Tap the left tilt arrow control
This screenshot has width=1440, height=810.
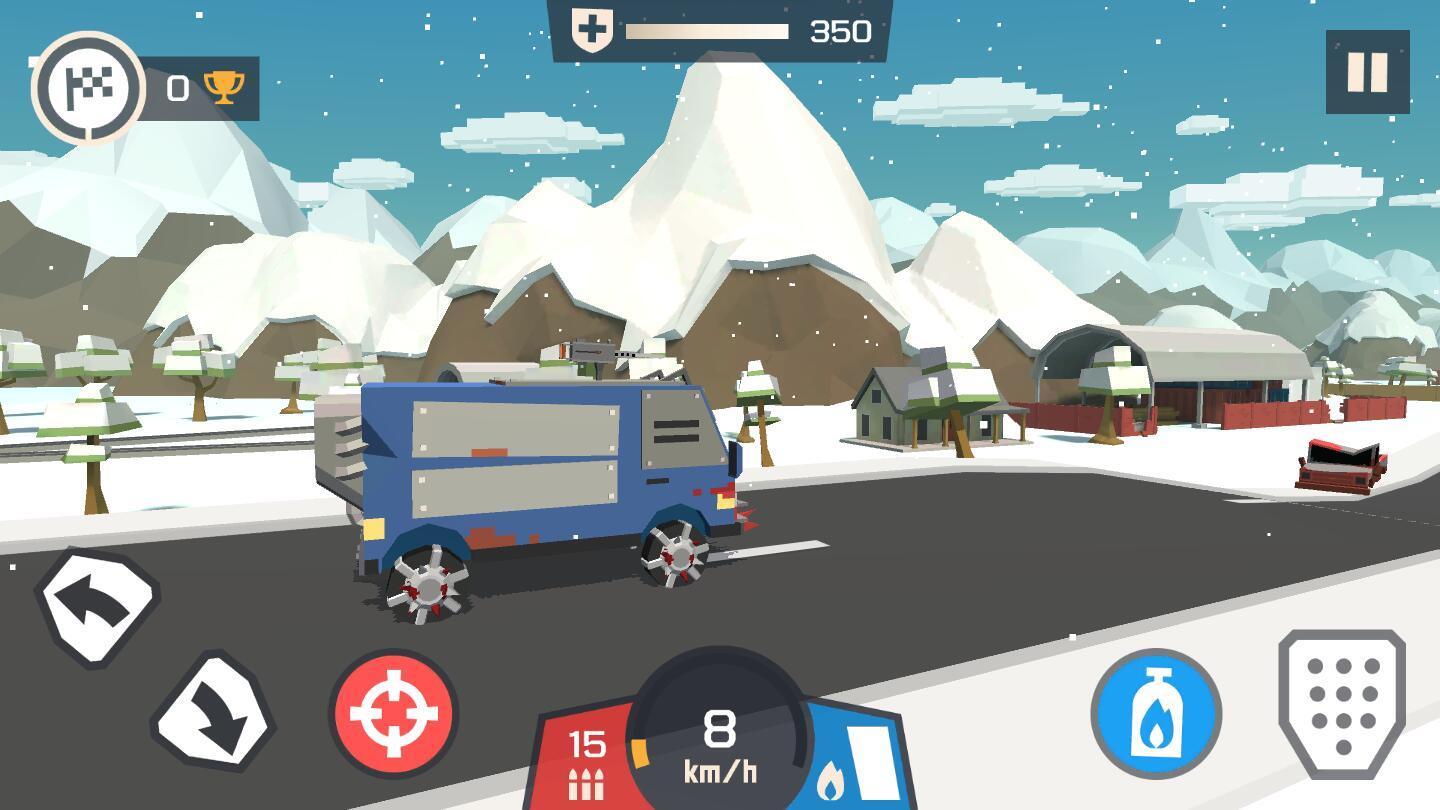[97, 606]
